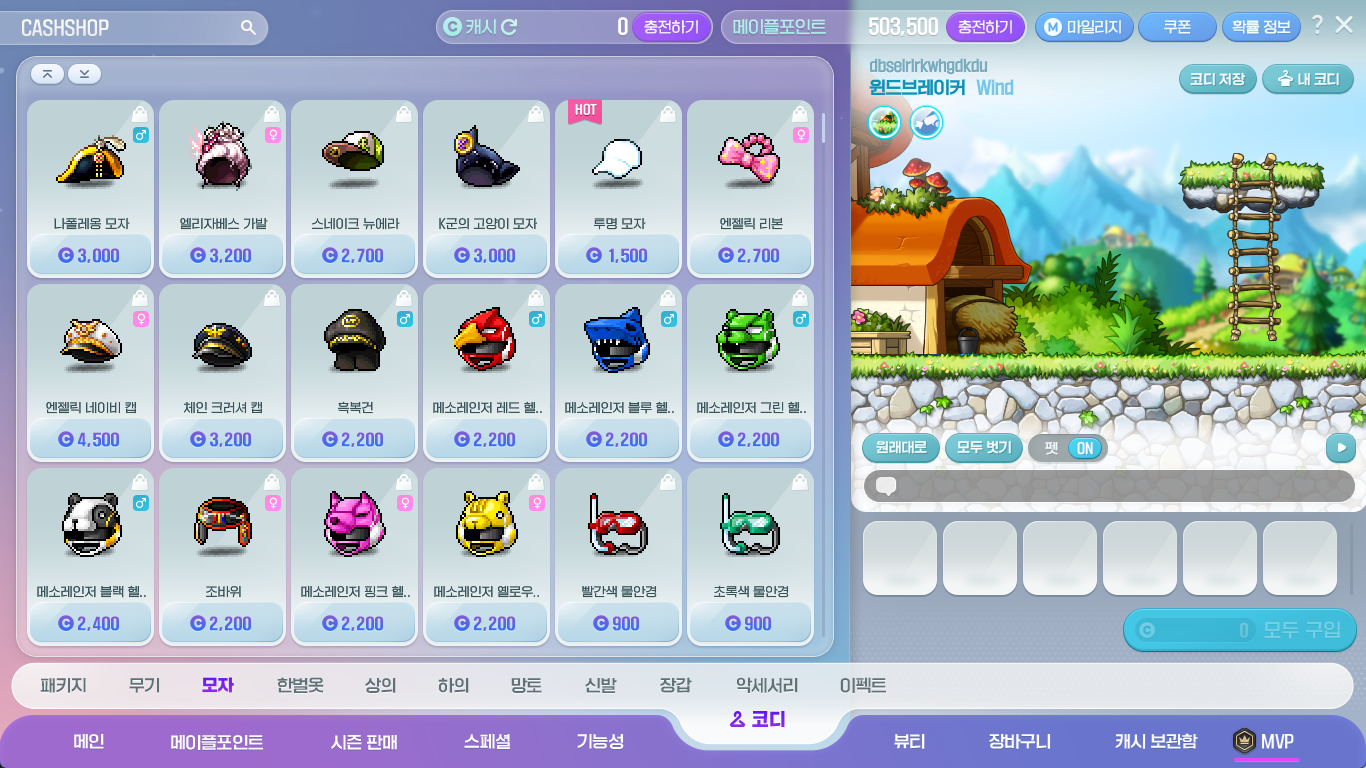
Task: Toggle the 펫 ON switch
Action: click(1083, 448)
